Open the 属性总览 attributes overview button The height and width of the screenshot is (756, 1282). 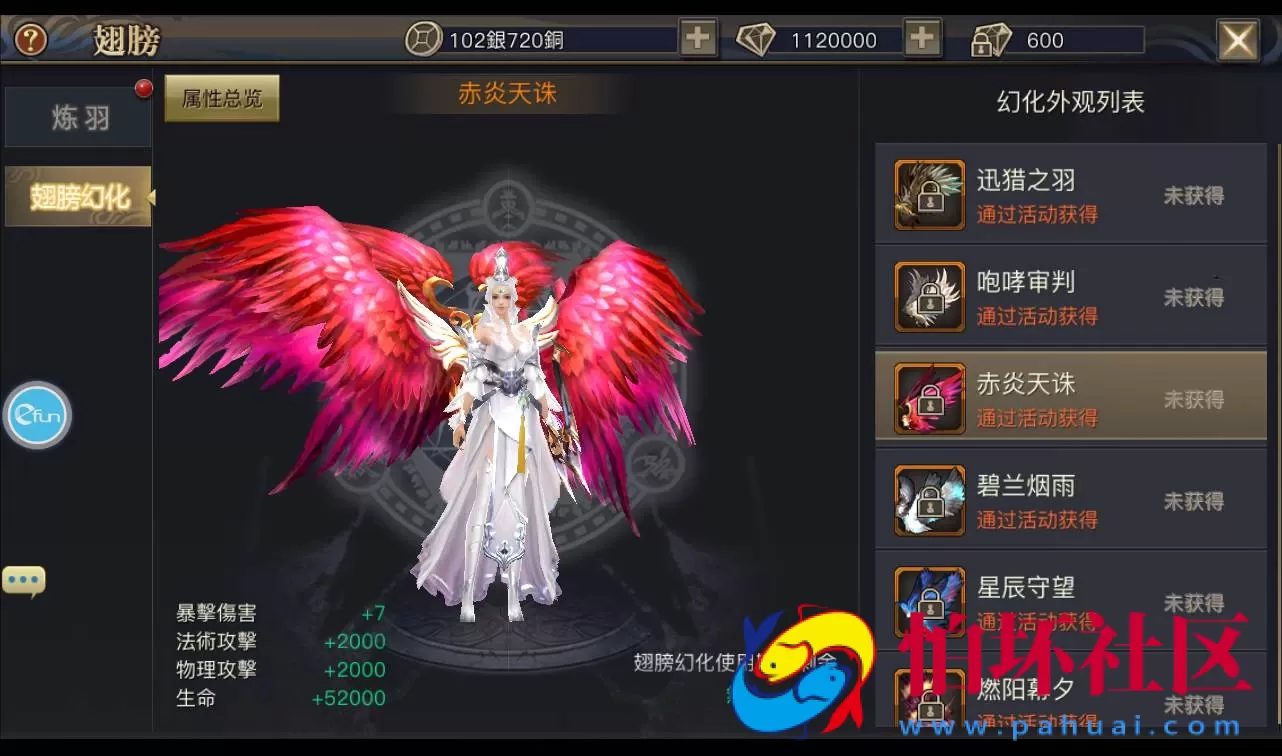click(x=221, y=99)
